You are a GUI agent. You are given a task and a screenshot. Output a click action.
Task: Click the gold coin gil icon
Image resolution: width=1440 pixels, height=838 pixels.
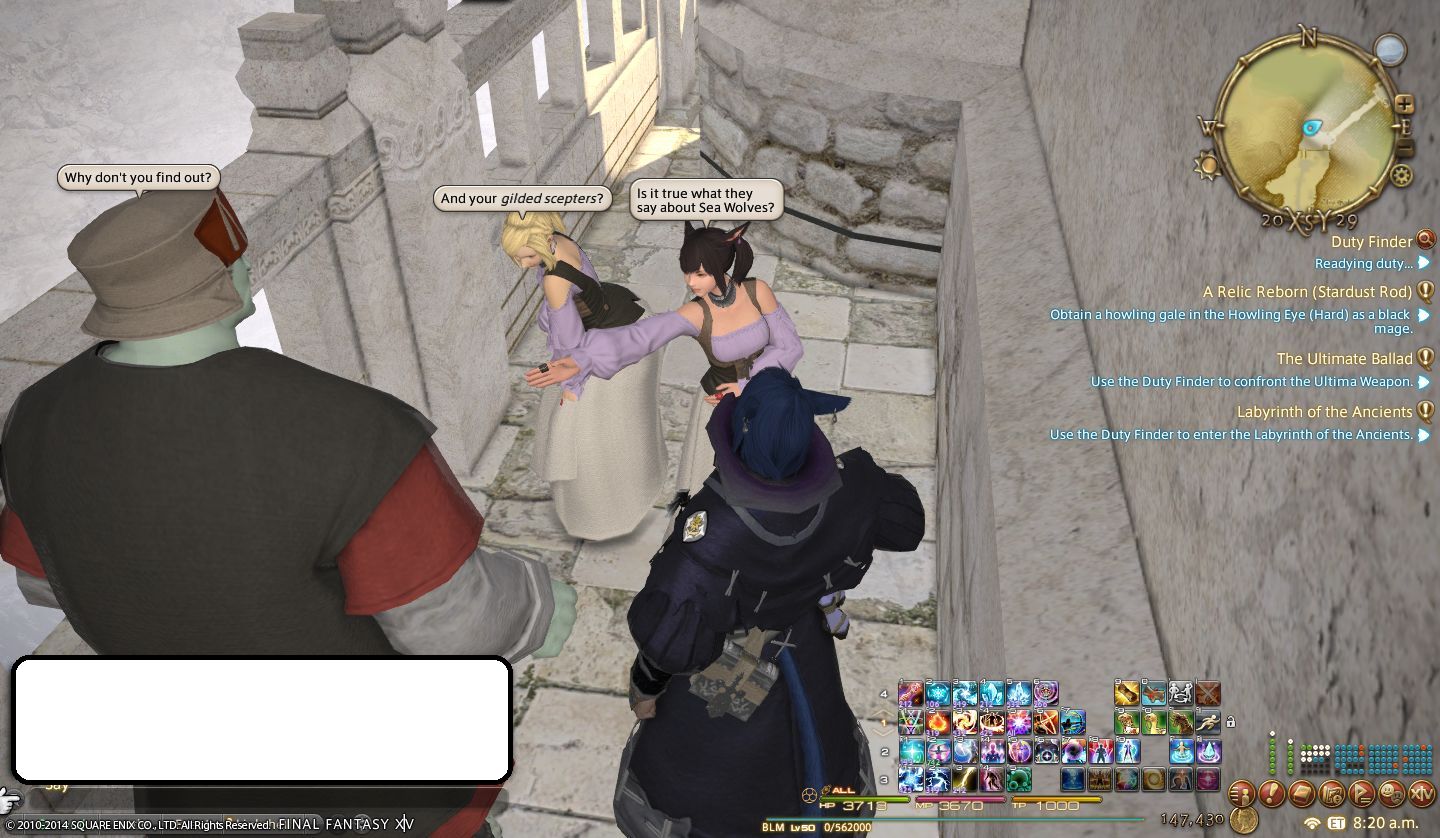point(1244,820)
